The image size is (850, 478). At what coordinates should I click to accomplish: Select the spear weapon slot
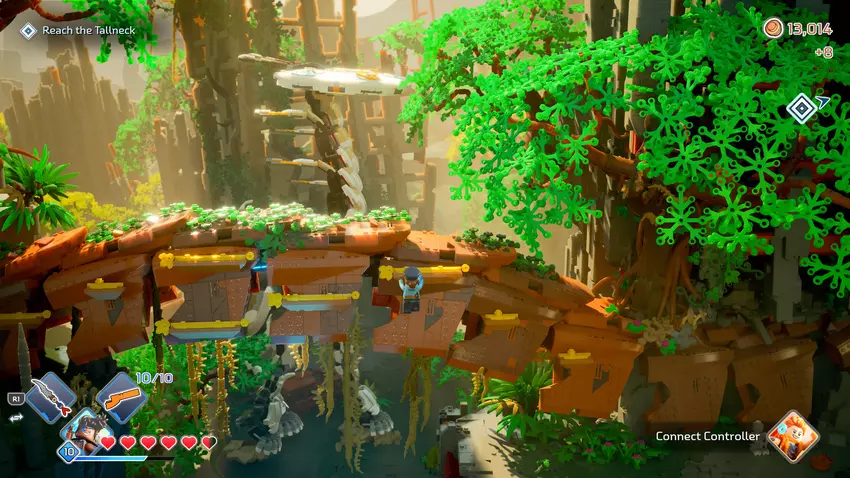pos(52,397)
